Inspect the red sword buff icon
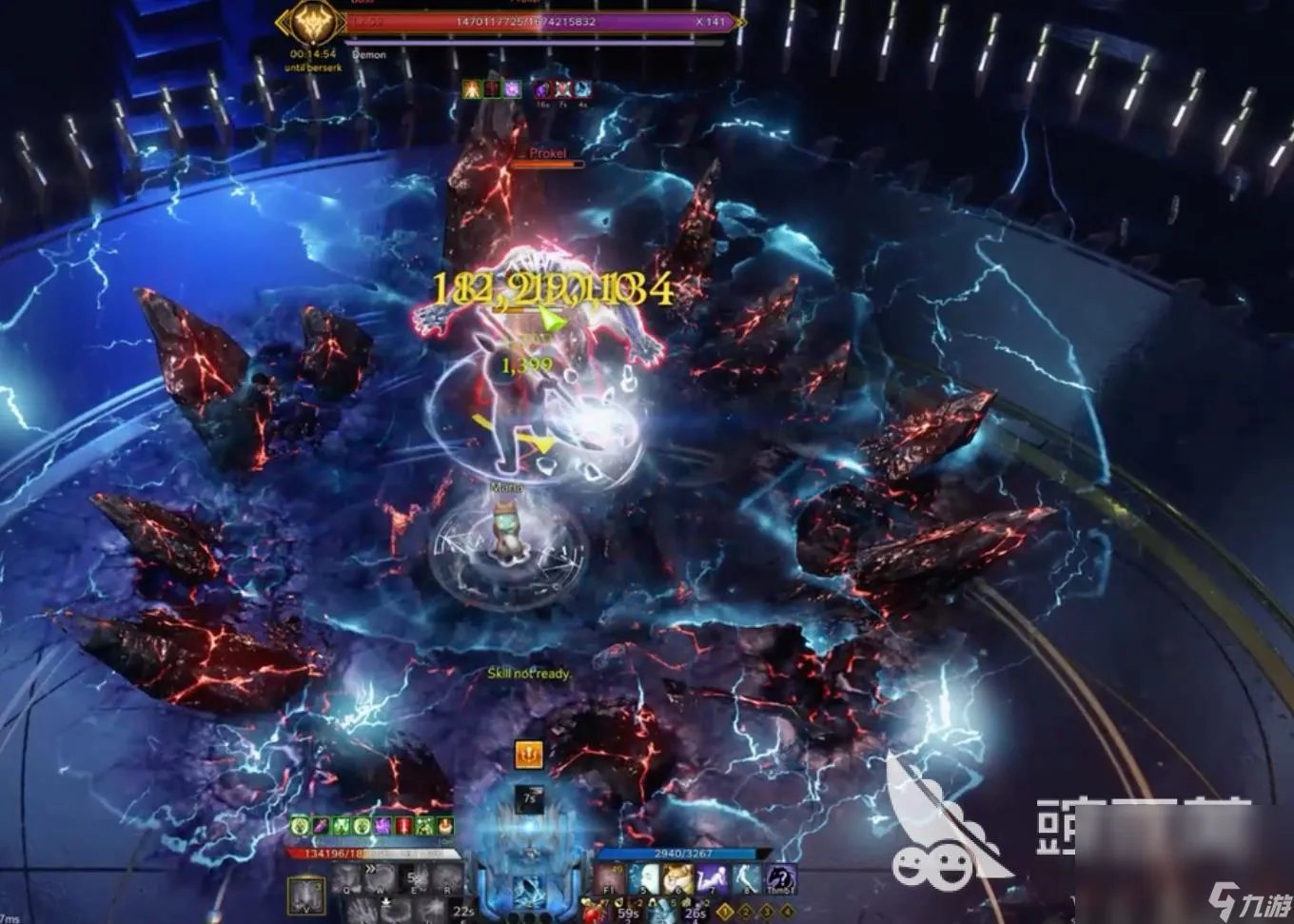 click(403, 826)
